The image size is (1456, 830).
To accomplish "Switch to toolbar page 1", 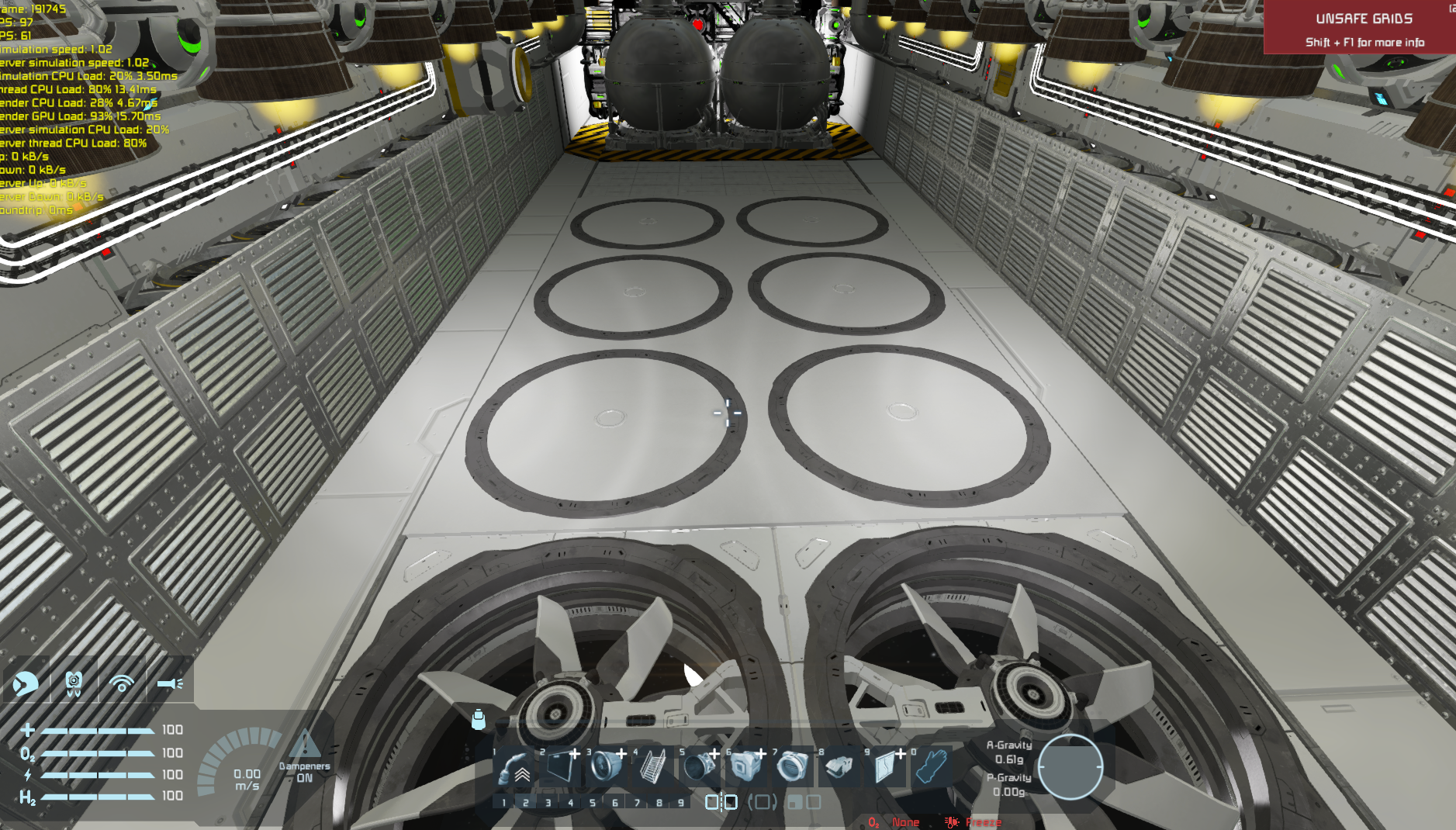I will 503,803.
